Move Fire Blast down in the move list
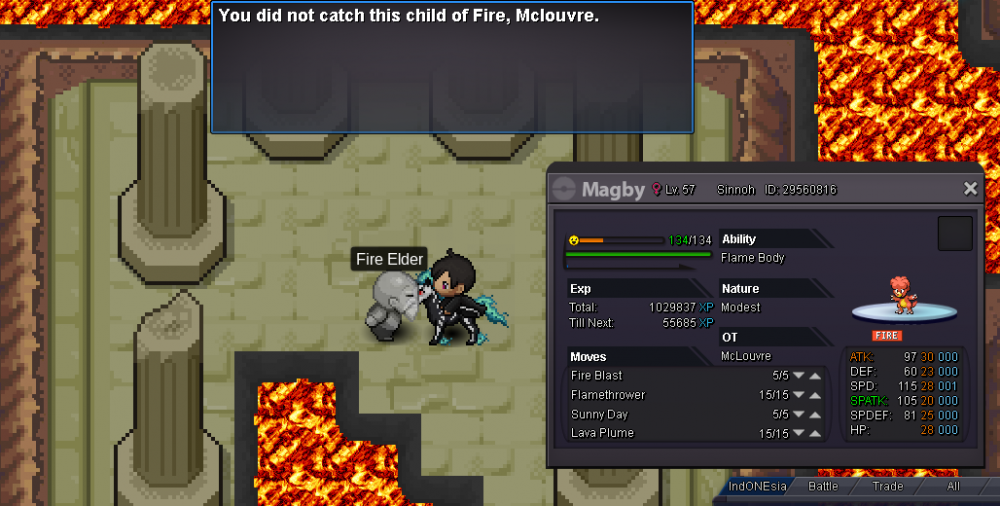Image resolution: width=1000 pixels, height=506 pixels. (x=799, y=376)
